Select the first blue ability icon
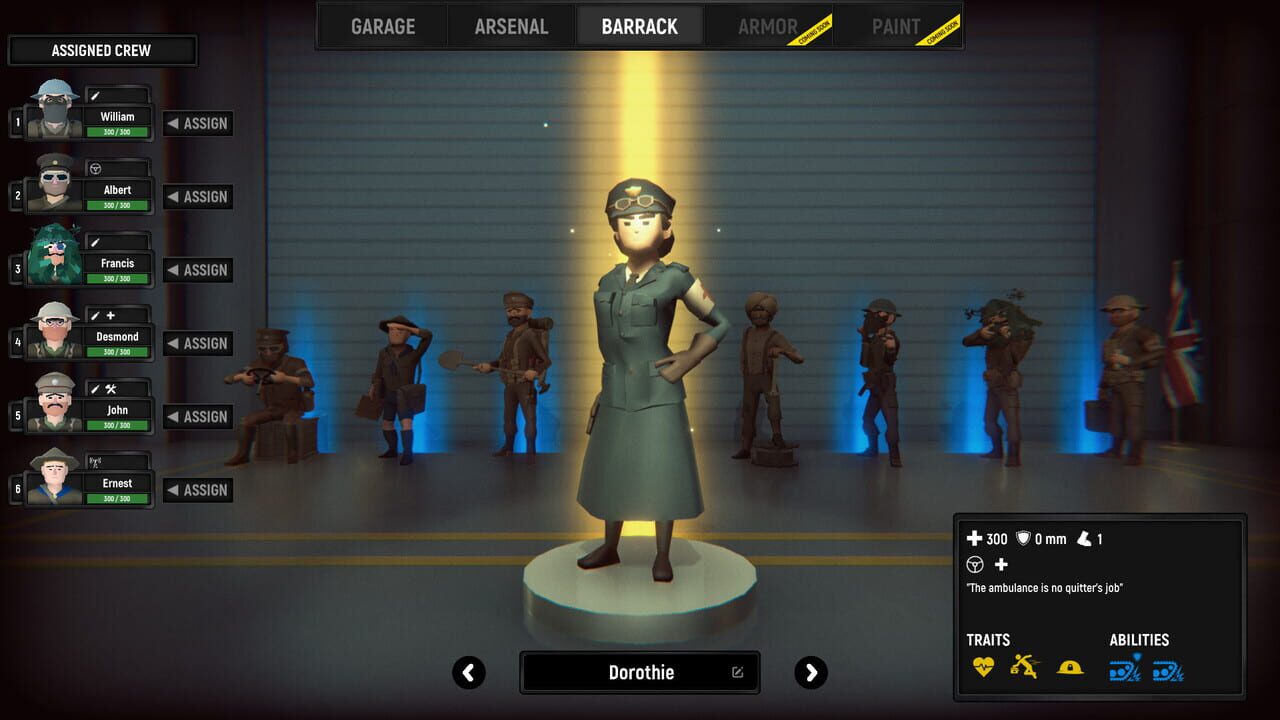Image resolution: width=1280 pixels, height=720 pixels. coord(1124,668)
